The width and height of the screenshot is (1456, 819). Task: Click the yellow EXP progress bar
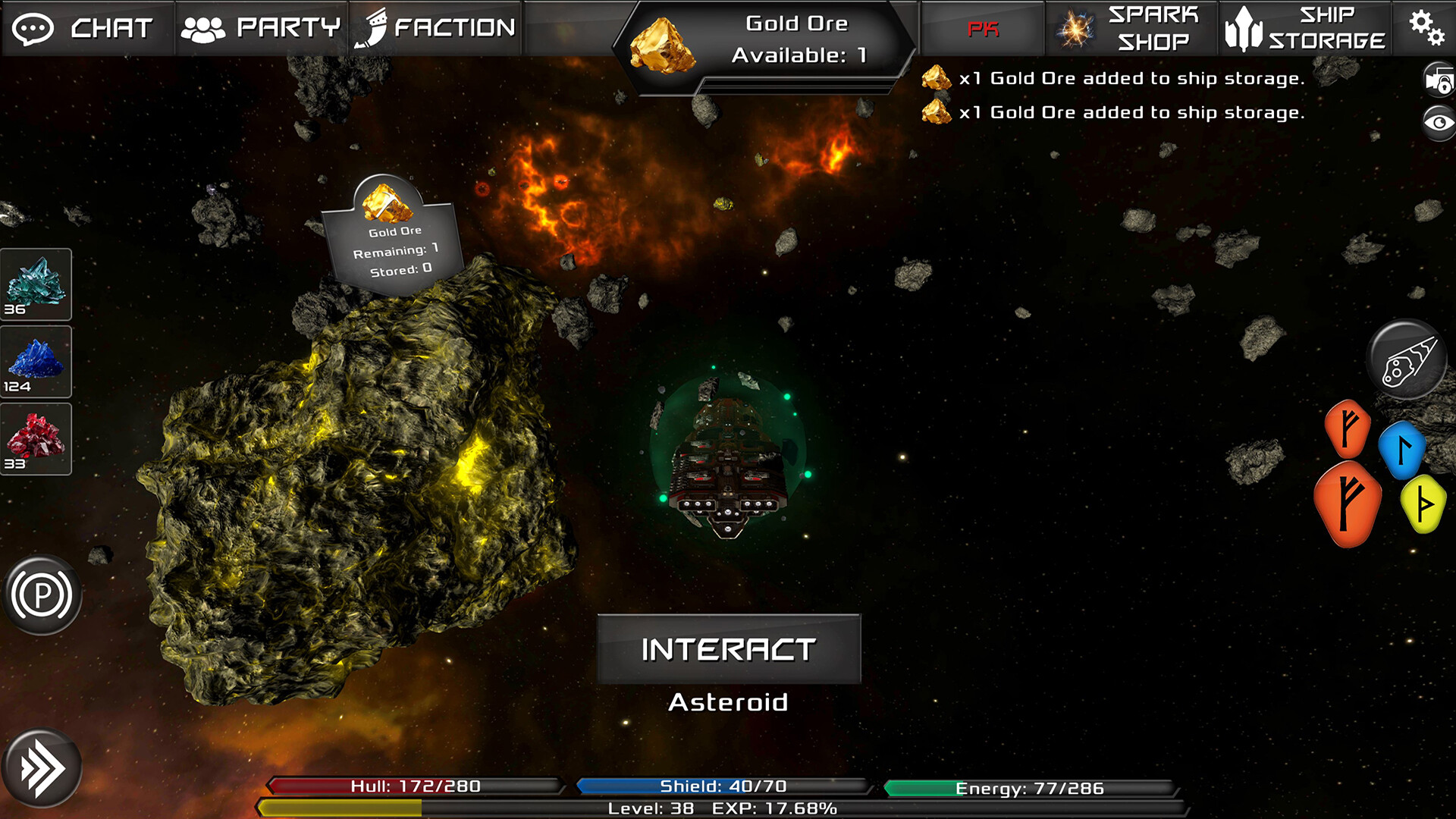click(341, 808)
